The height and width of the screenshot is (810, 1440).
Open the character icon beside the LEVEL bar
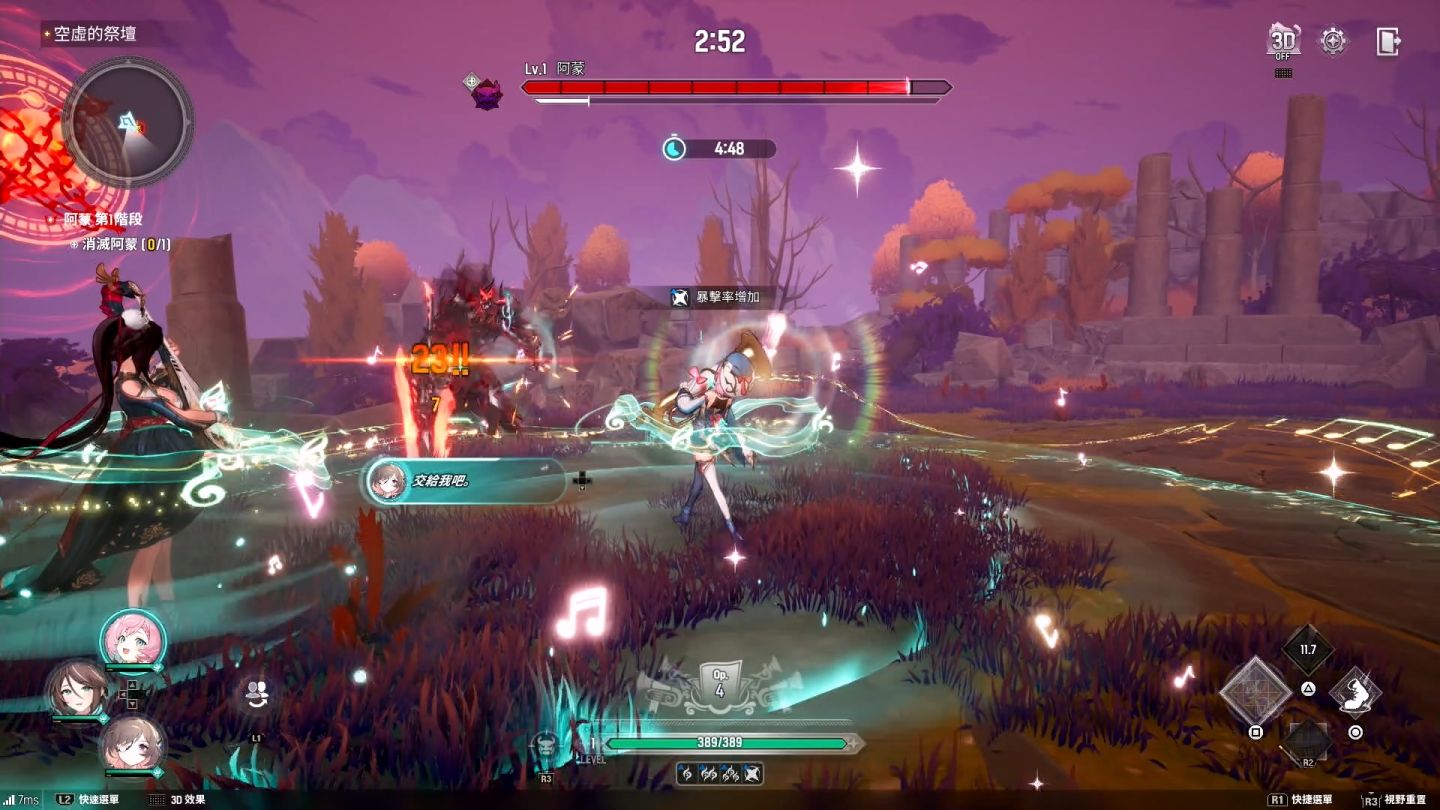click(x=546, y=745)
